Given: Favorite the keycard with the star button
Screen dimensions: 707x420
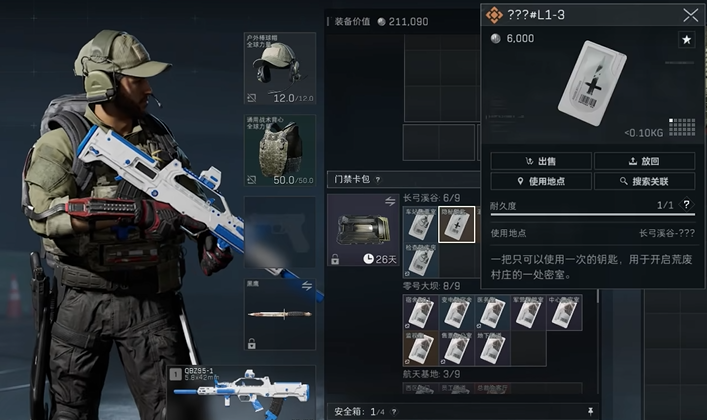Looking at the screenshot, I should (687, 39).
